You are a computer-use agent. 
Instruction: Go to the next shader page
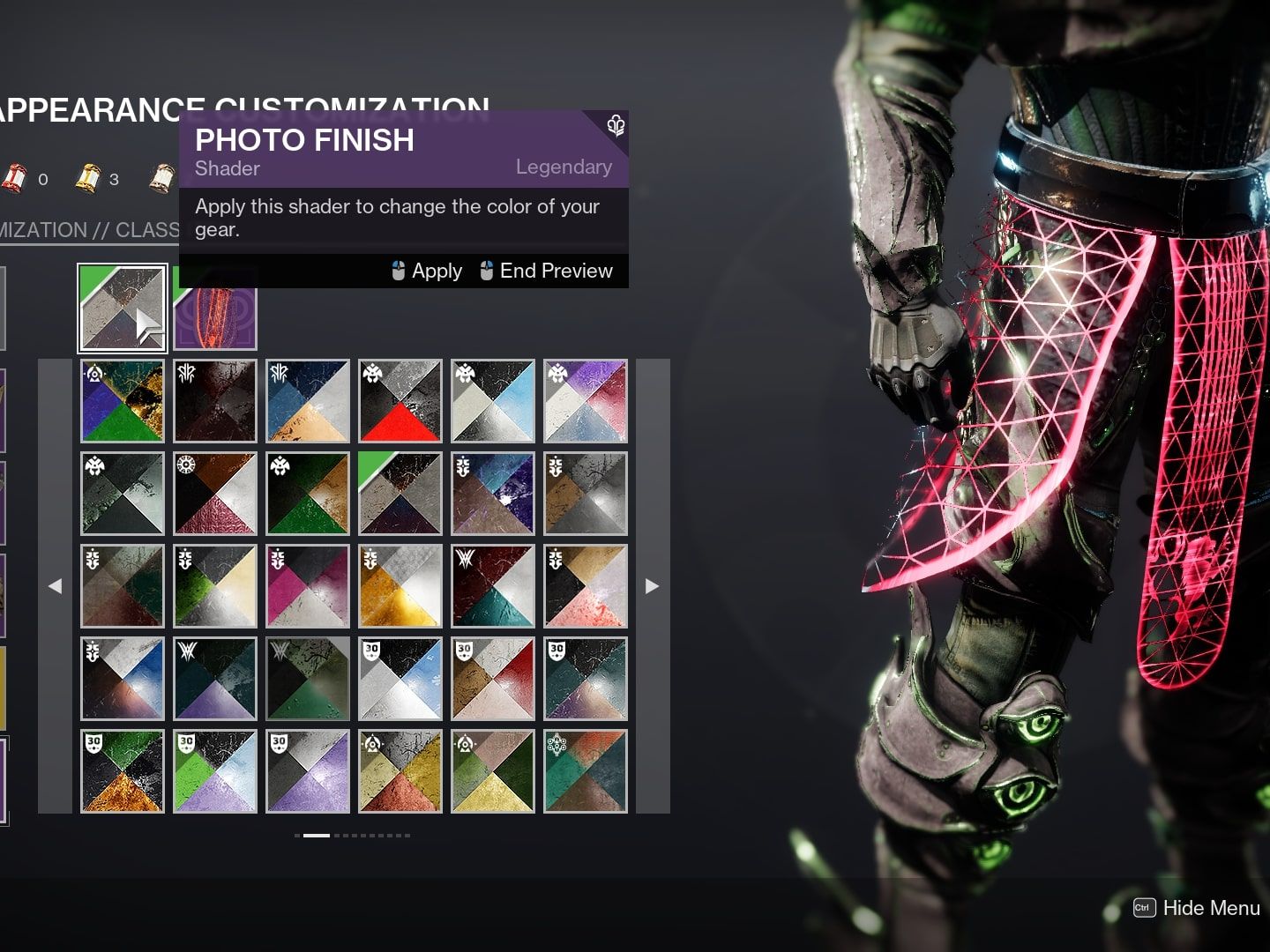tap(653, 586)
